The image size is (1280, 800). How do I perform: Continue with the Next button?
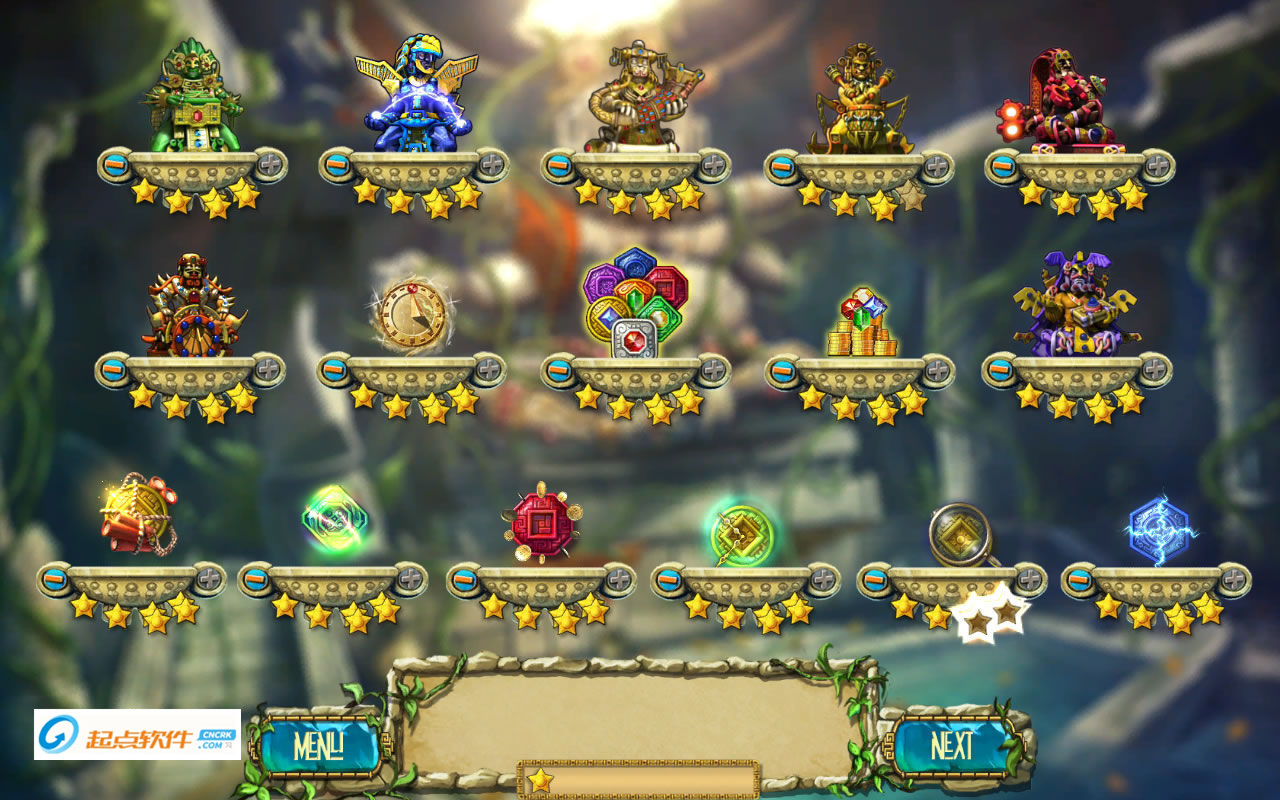click(952, 746)
